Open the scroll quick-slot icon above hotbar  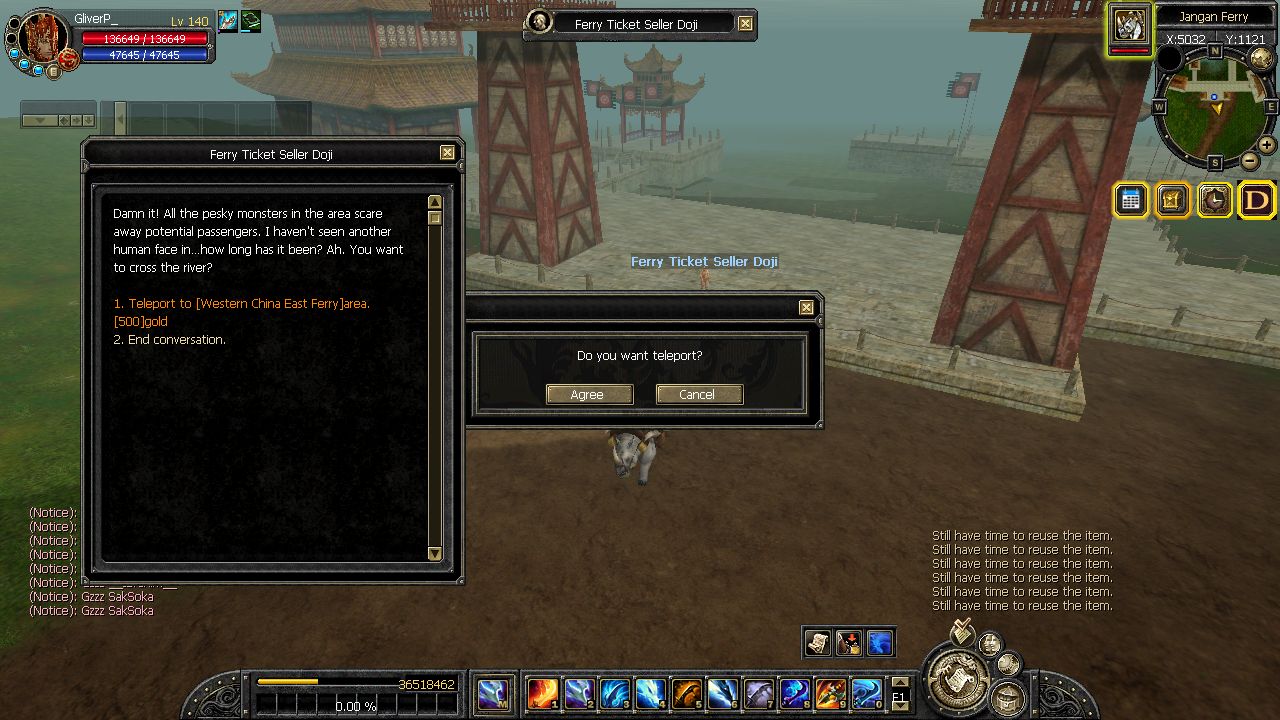(817, 642)
